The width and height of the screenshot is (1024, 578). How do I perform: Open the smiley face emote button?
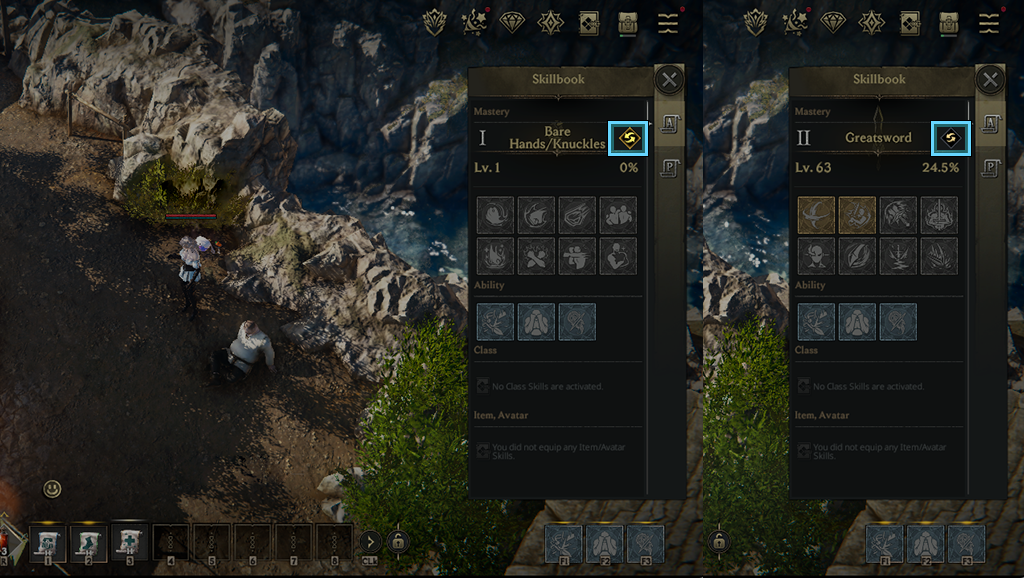point(53,489)
